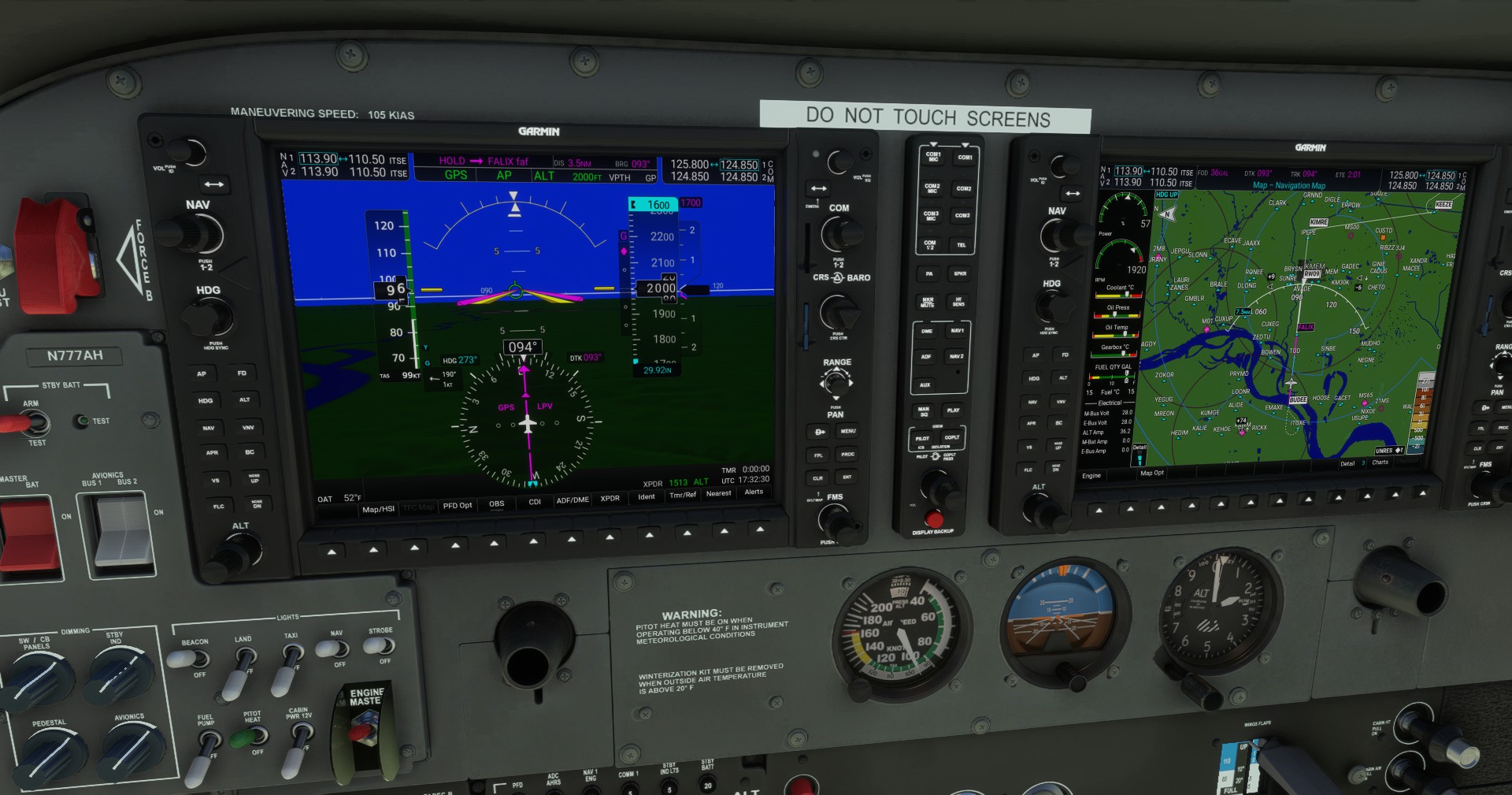Open the Engine page on the MFD
Viewport: 1512px width, 795px height.
click(1093, 475)
